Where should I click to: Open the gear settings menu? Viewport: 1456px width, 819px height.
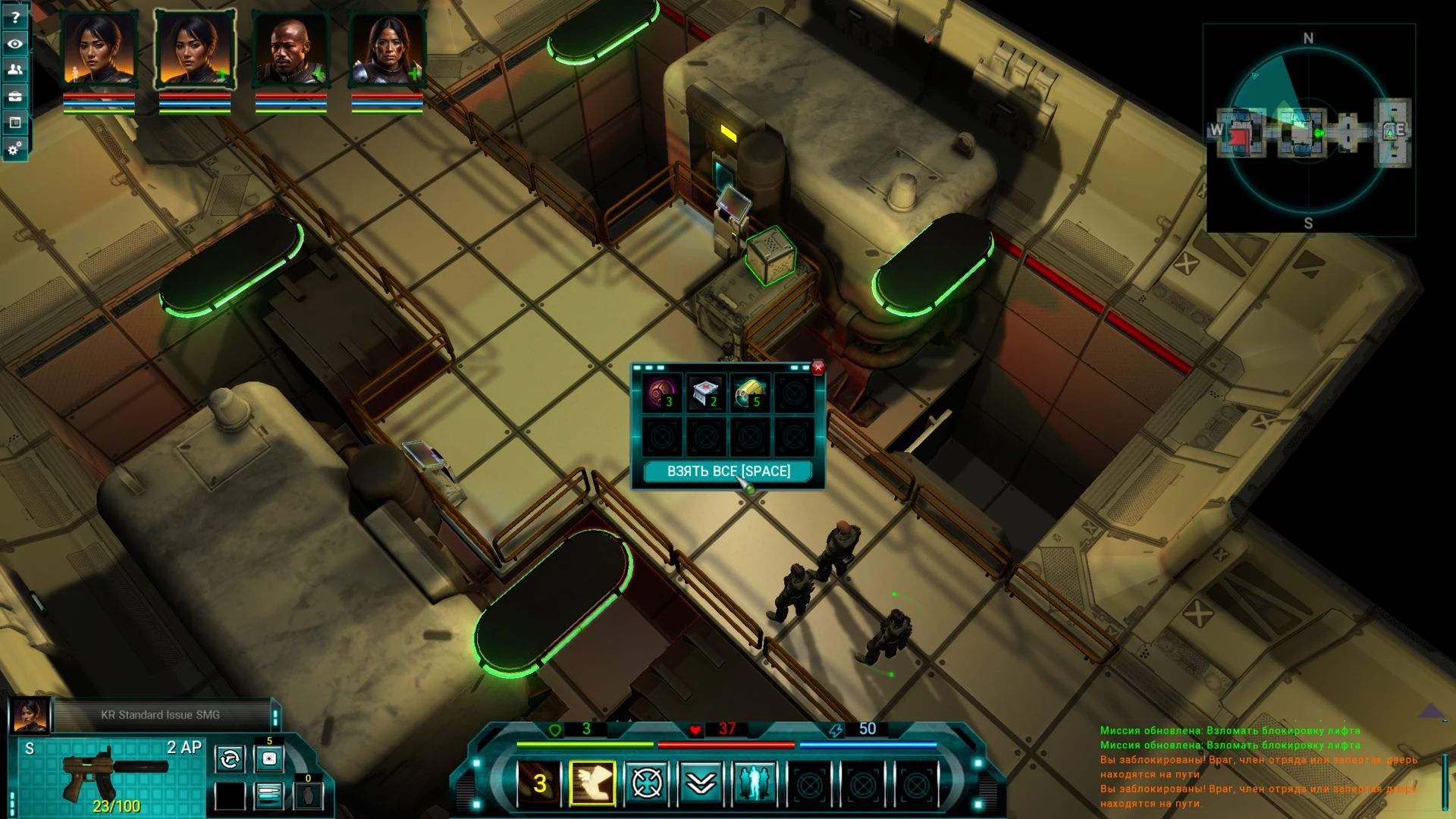(x=15, y=149)
